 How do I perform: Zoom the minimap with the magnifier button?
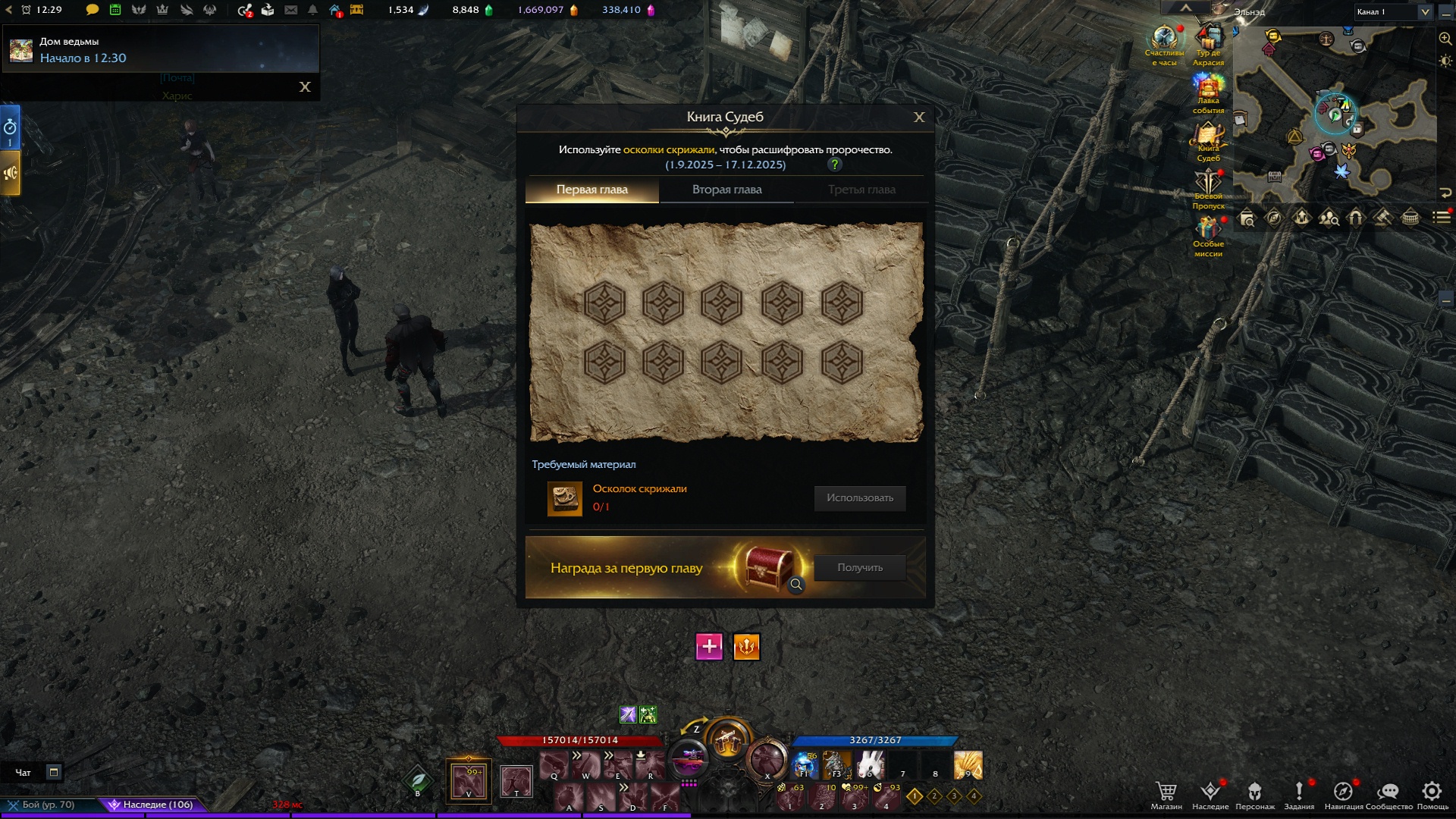pos(1445,39)
